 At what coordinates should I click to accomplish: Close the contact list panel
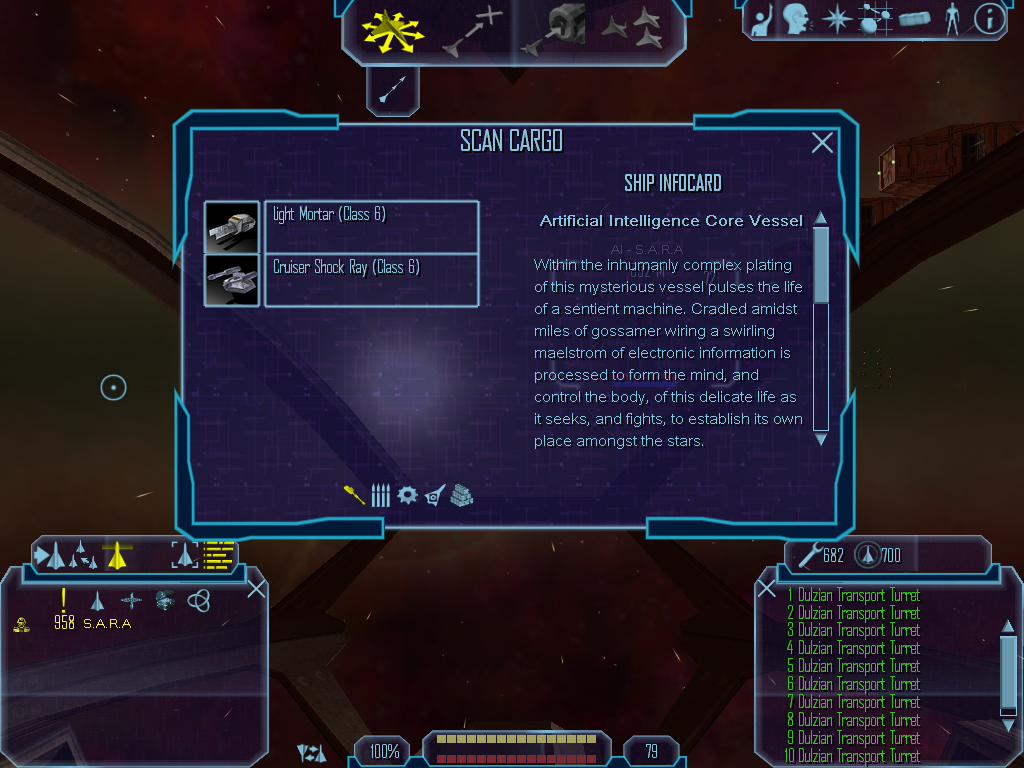coord(256,588)
